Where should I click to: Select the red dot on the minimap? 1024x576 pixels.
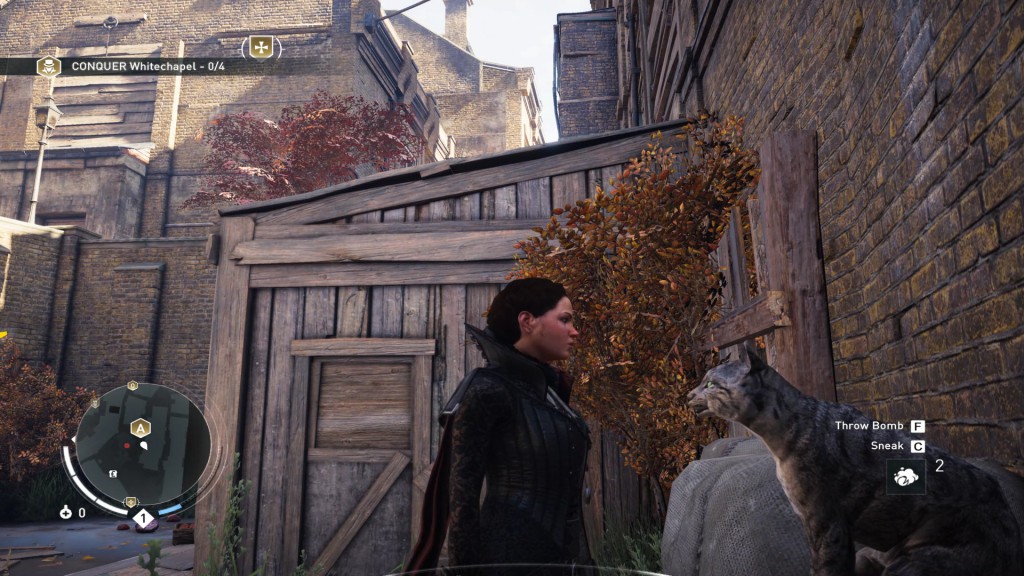coord(127,445)
